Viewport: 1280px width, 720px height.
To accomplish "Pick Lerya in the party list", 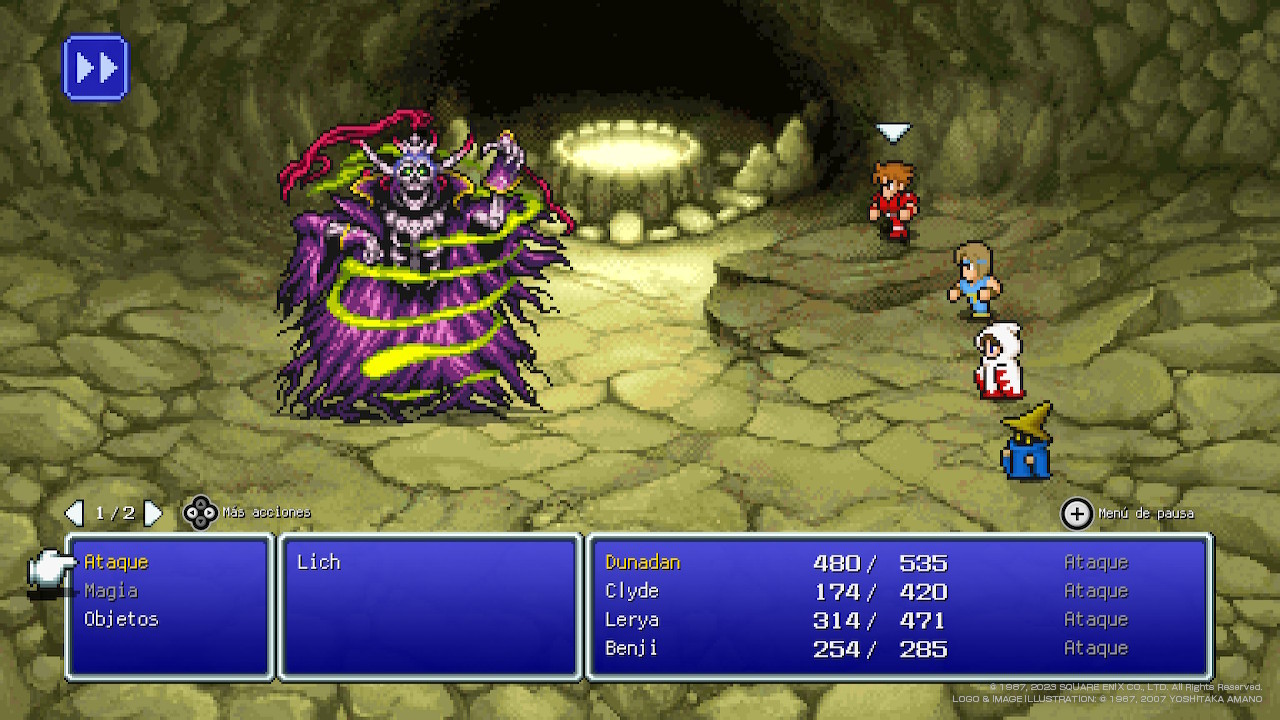I will 632,620.
